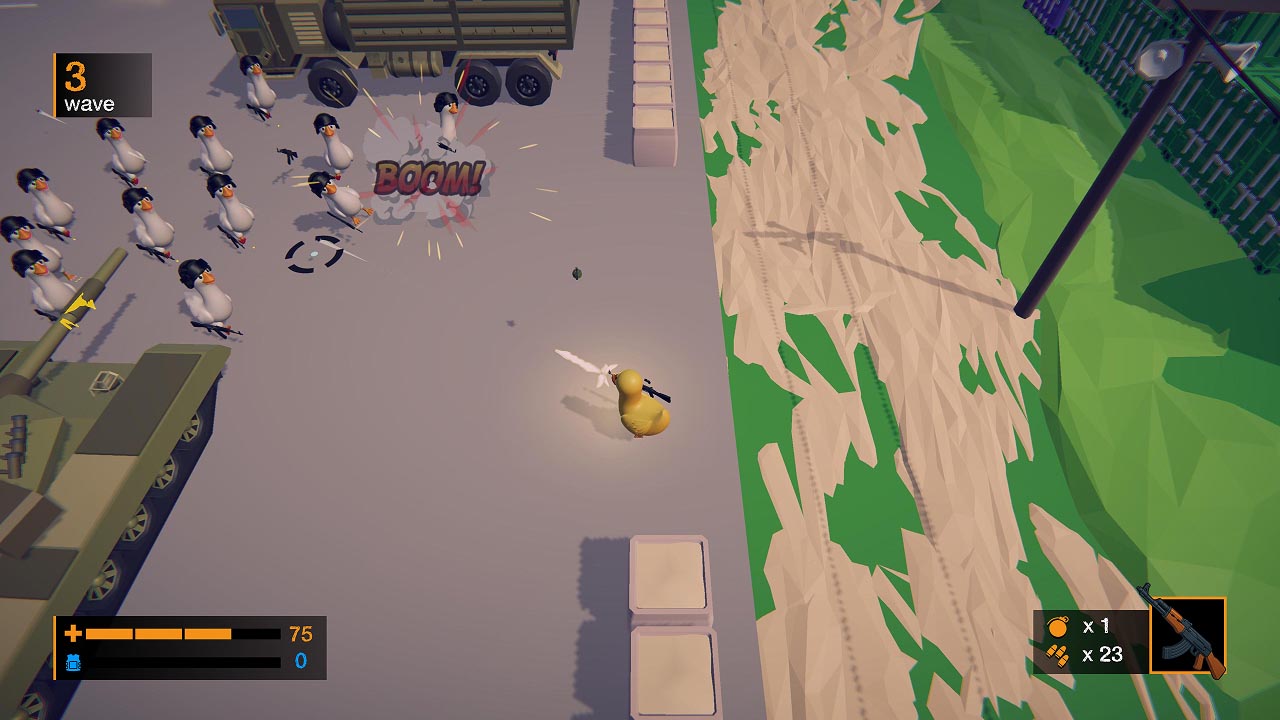This screenshot has height=720, width=1280.
Task: Click the health value 75
Action: tap(300, 632)
